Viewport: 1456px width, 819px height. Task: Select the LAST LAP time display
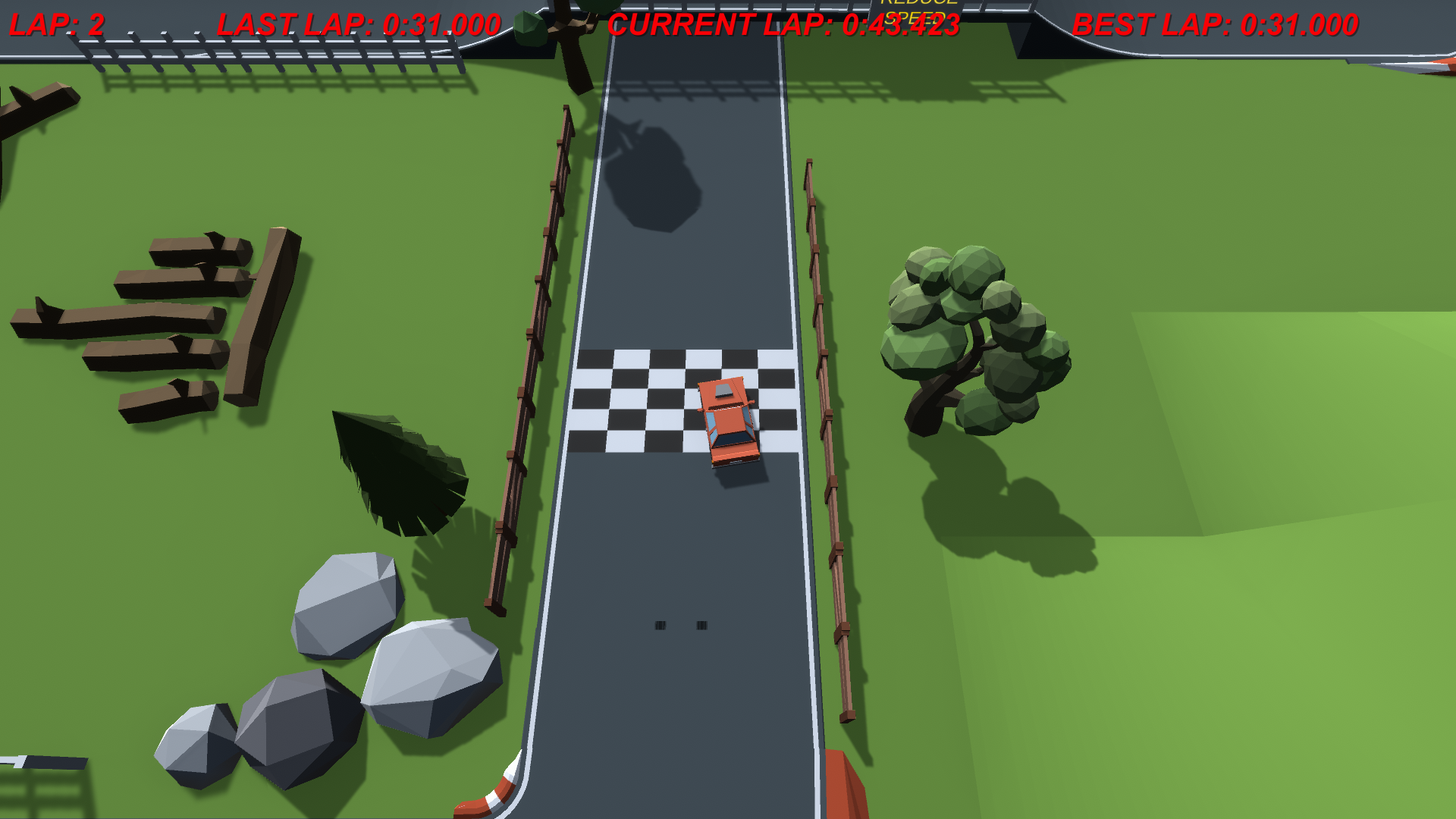pyautogui.click(x=356, y=24)
